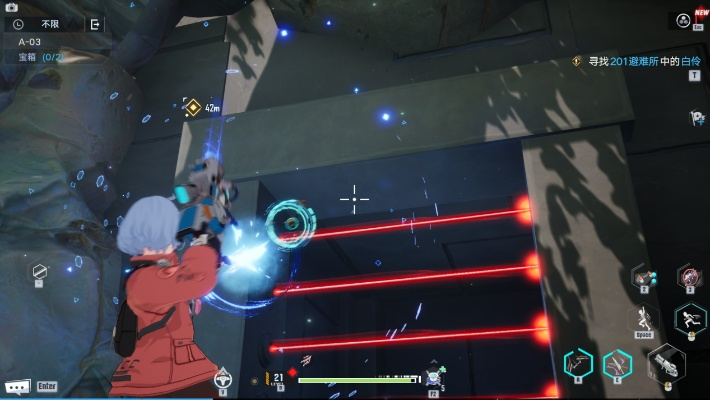
Task: Open the camera photo mode icon
Action: 12,7
